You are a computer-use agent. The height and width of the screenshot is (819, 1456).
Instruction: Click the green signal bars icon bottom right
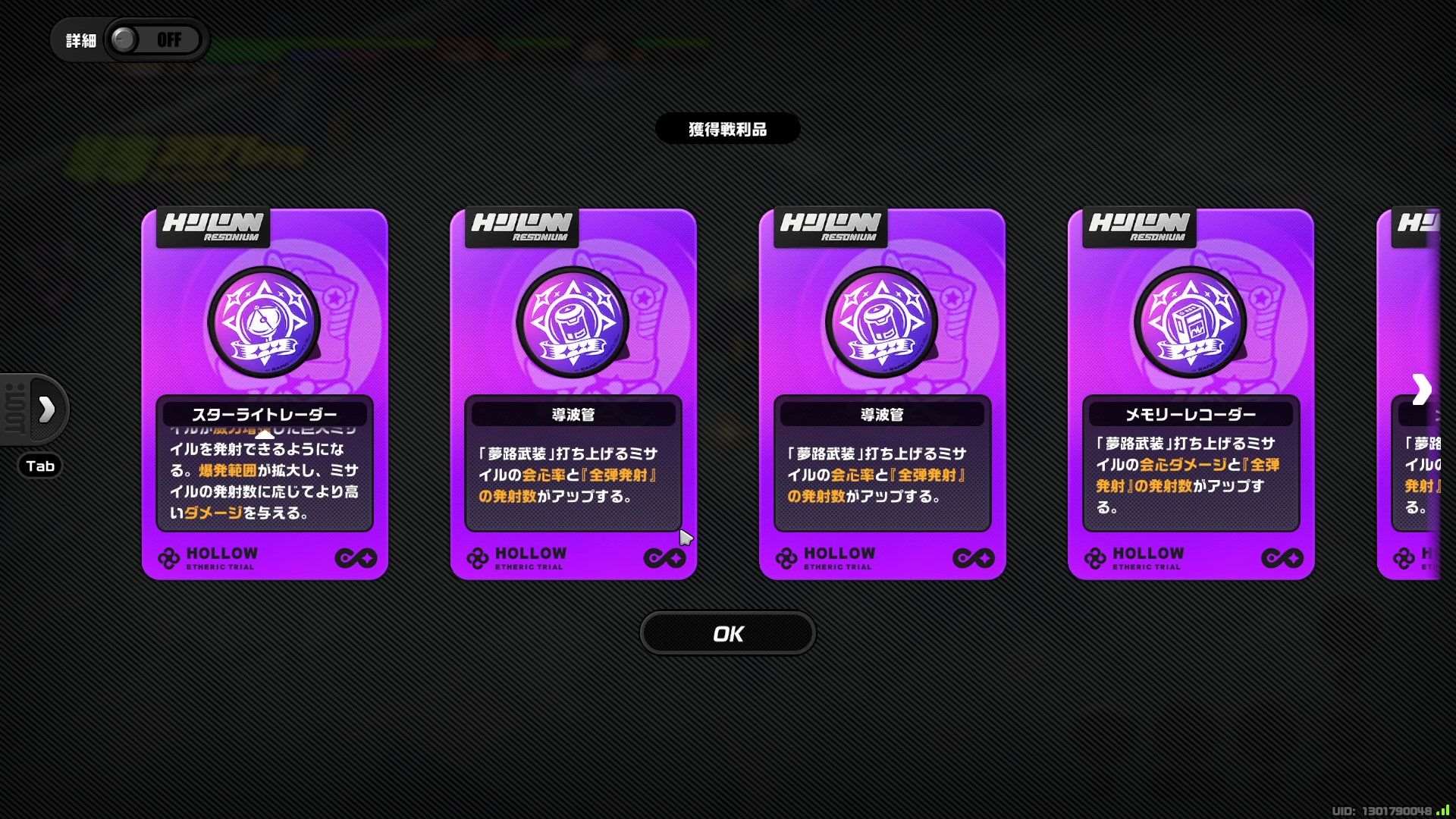click(1443, 810)
